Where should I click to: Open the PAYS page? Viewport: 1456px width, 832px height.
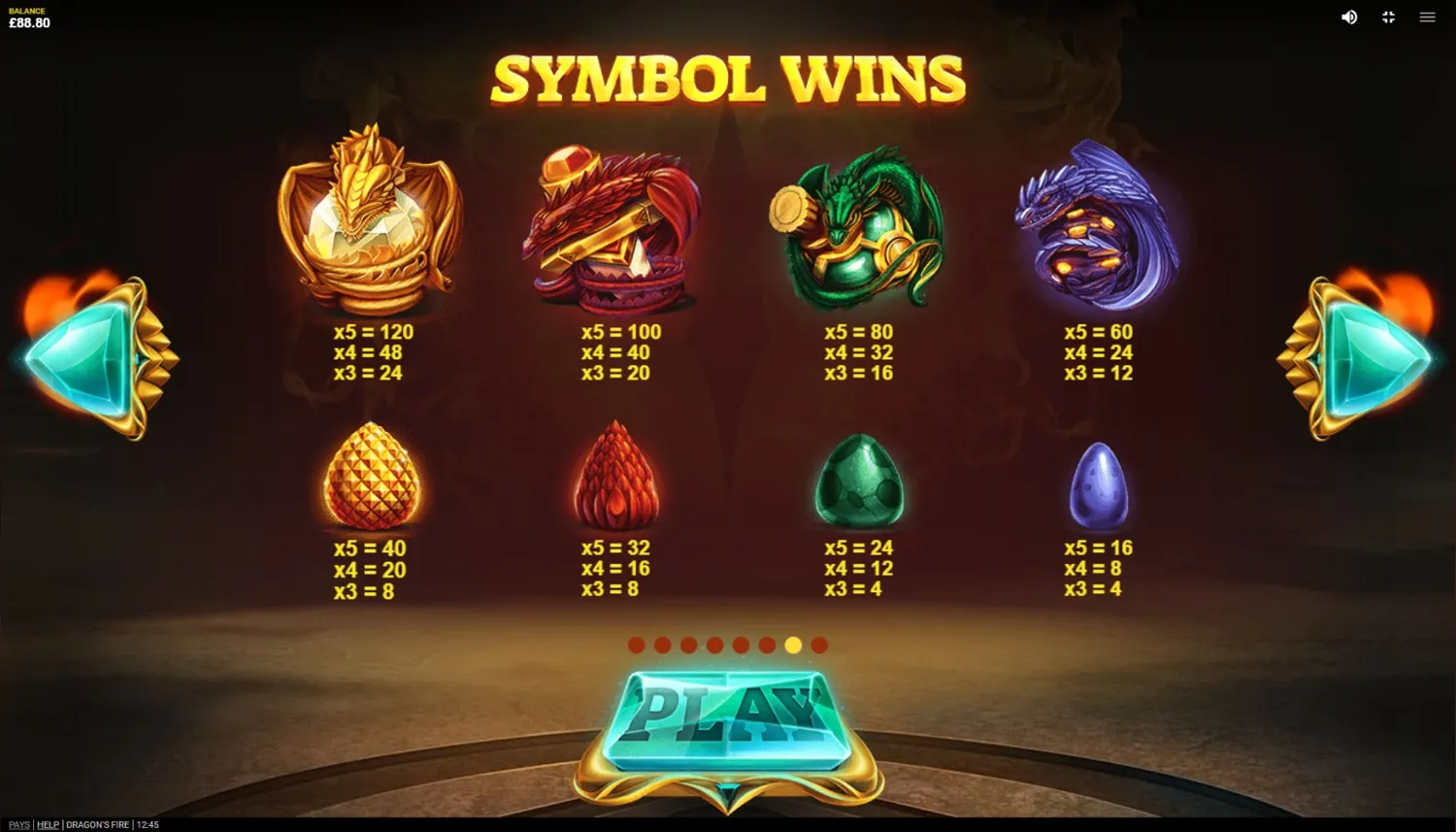pos(18,824)
